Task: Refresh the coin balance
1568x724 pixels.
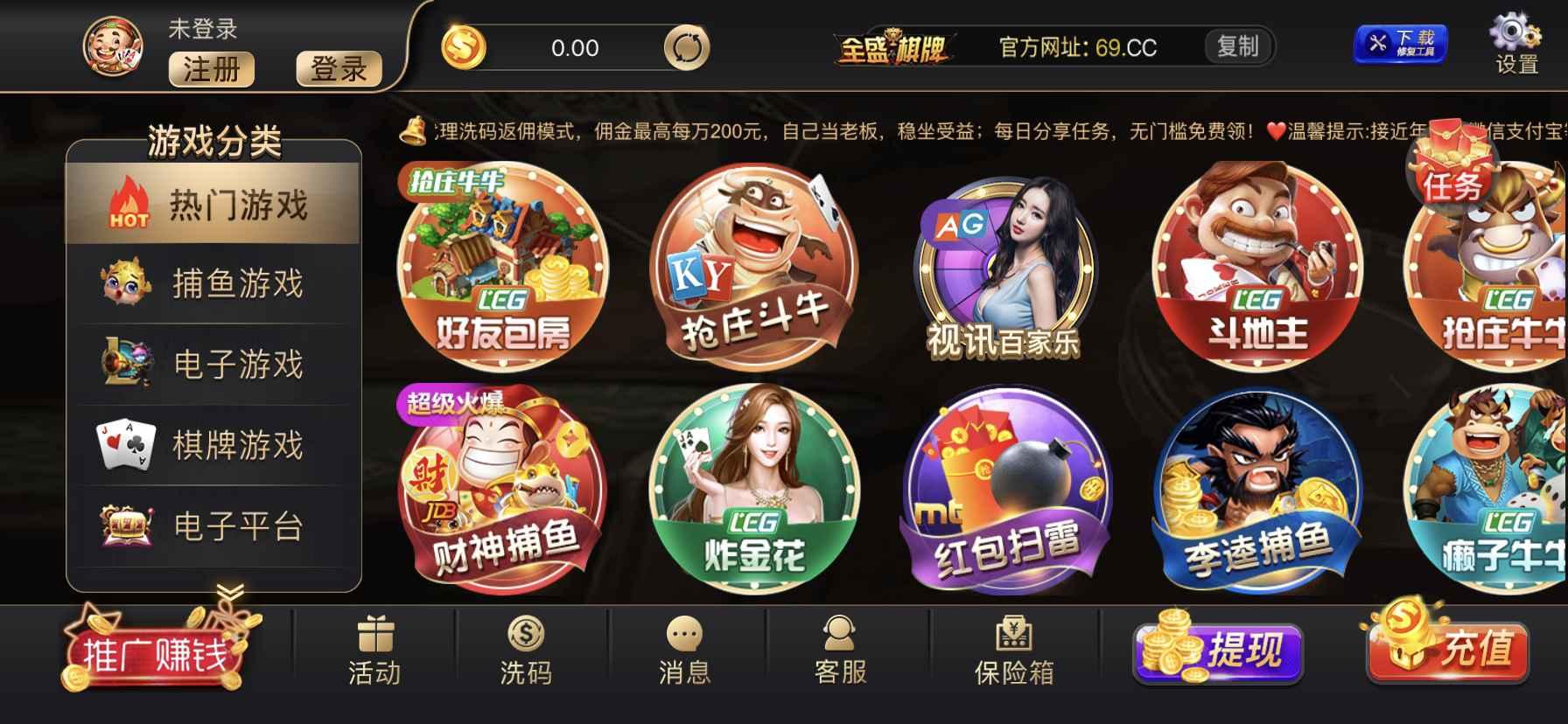Action: [x=689, y=48]
